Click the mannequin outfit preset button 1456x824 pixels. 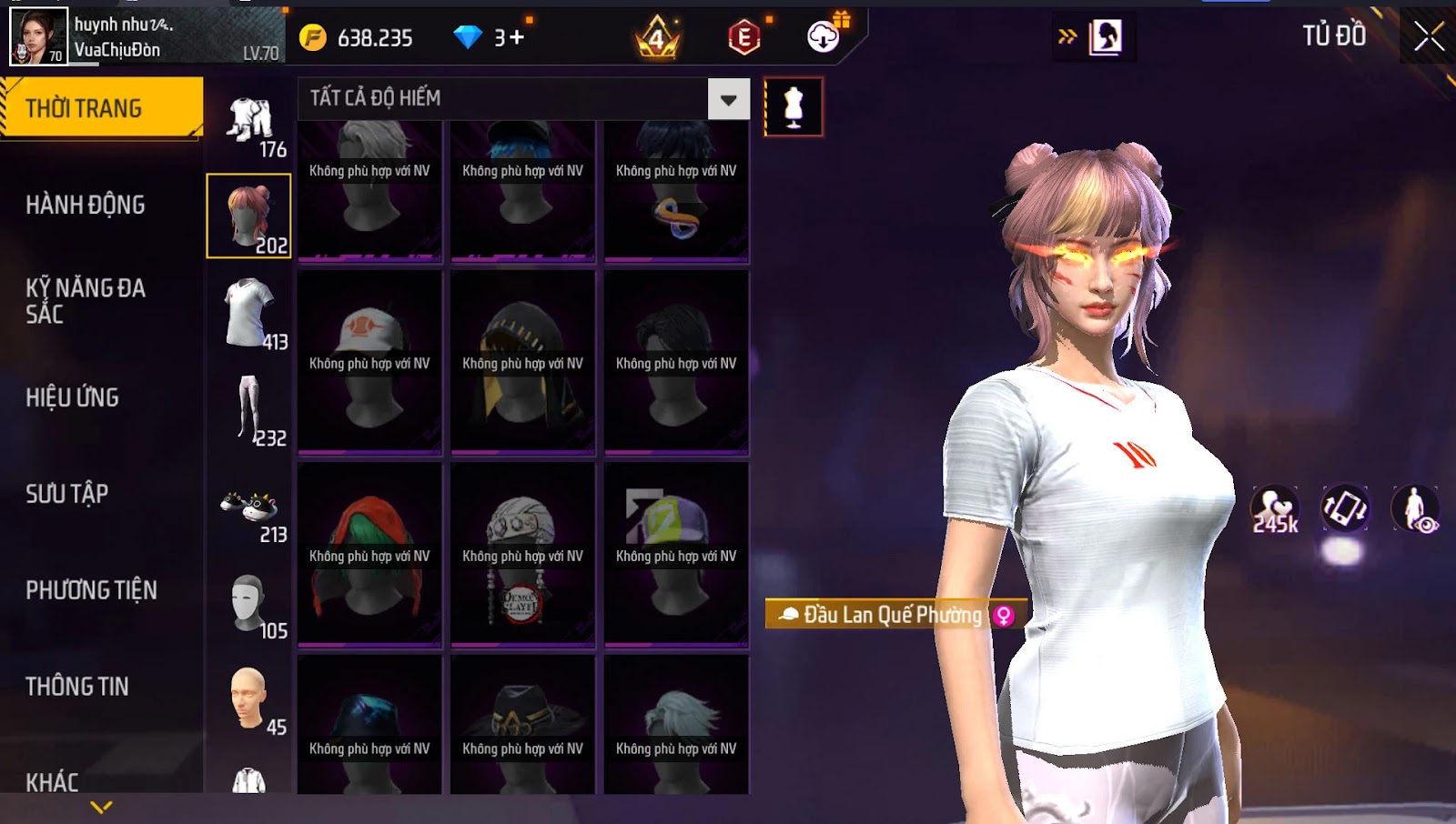coord(794,107)
